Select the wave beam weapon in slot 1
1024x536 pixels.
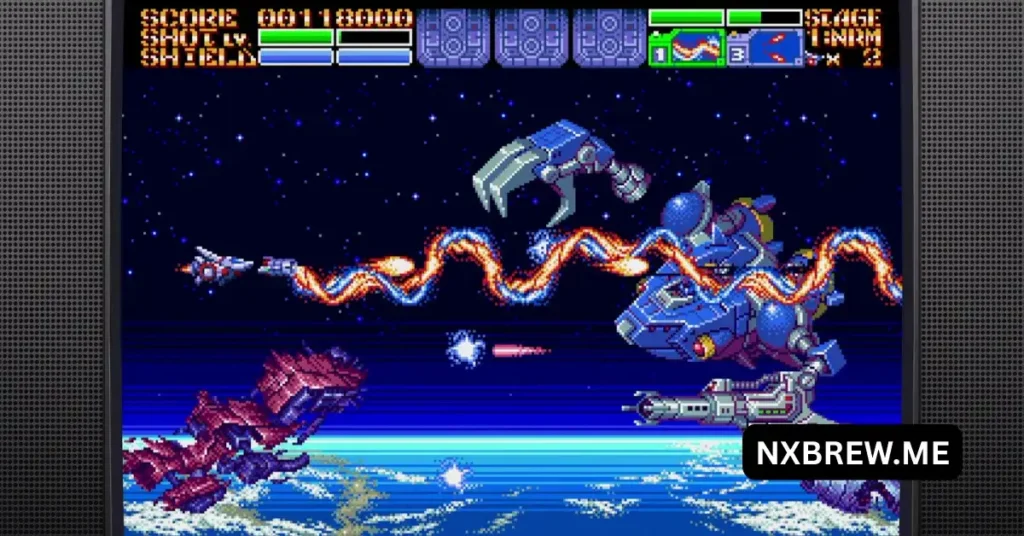[x=687, y=47]
